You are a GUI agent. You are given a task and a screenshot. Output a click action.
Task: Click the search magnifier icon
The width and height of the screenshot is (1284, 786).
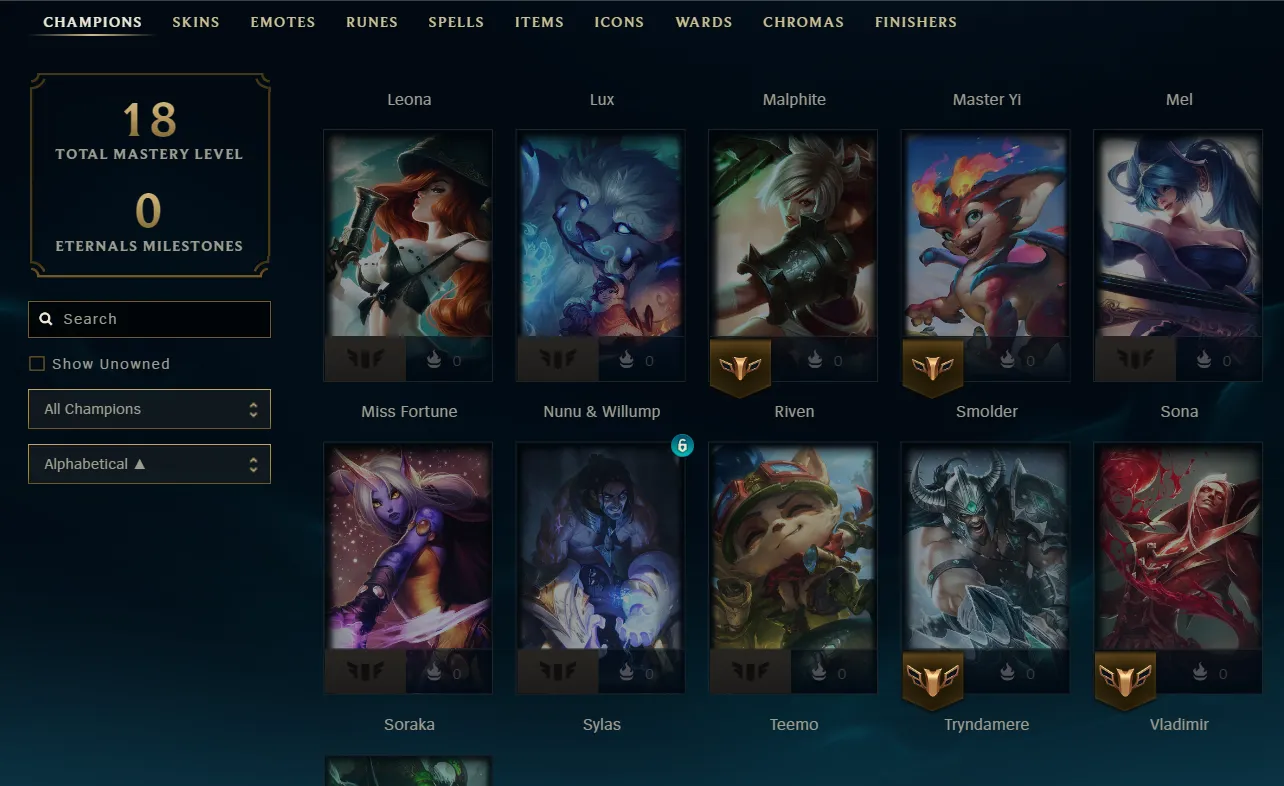46,318
